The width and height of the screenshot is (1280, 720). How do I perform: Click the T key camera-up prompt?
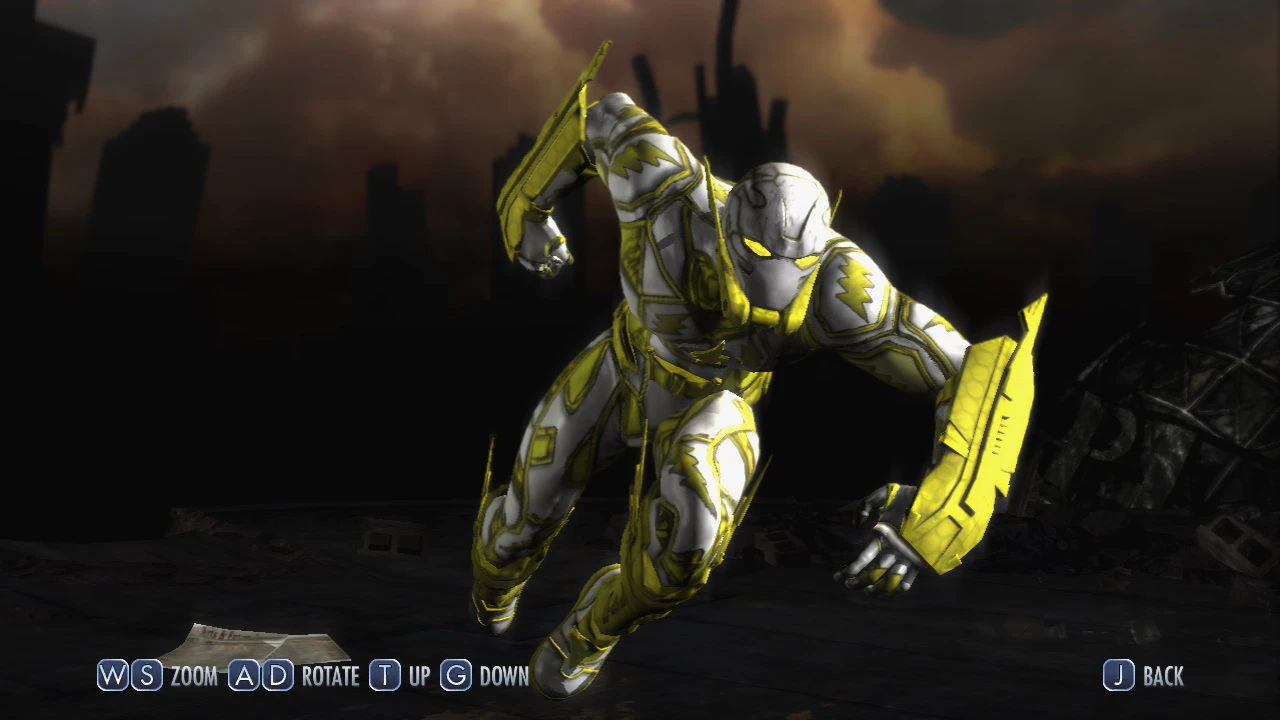click(x=384, y=677)
